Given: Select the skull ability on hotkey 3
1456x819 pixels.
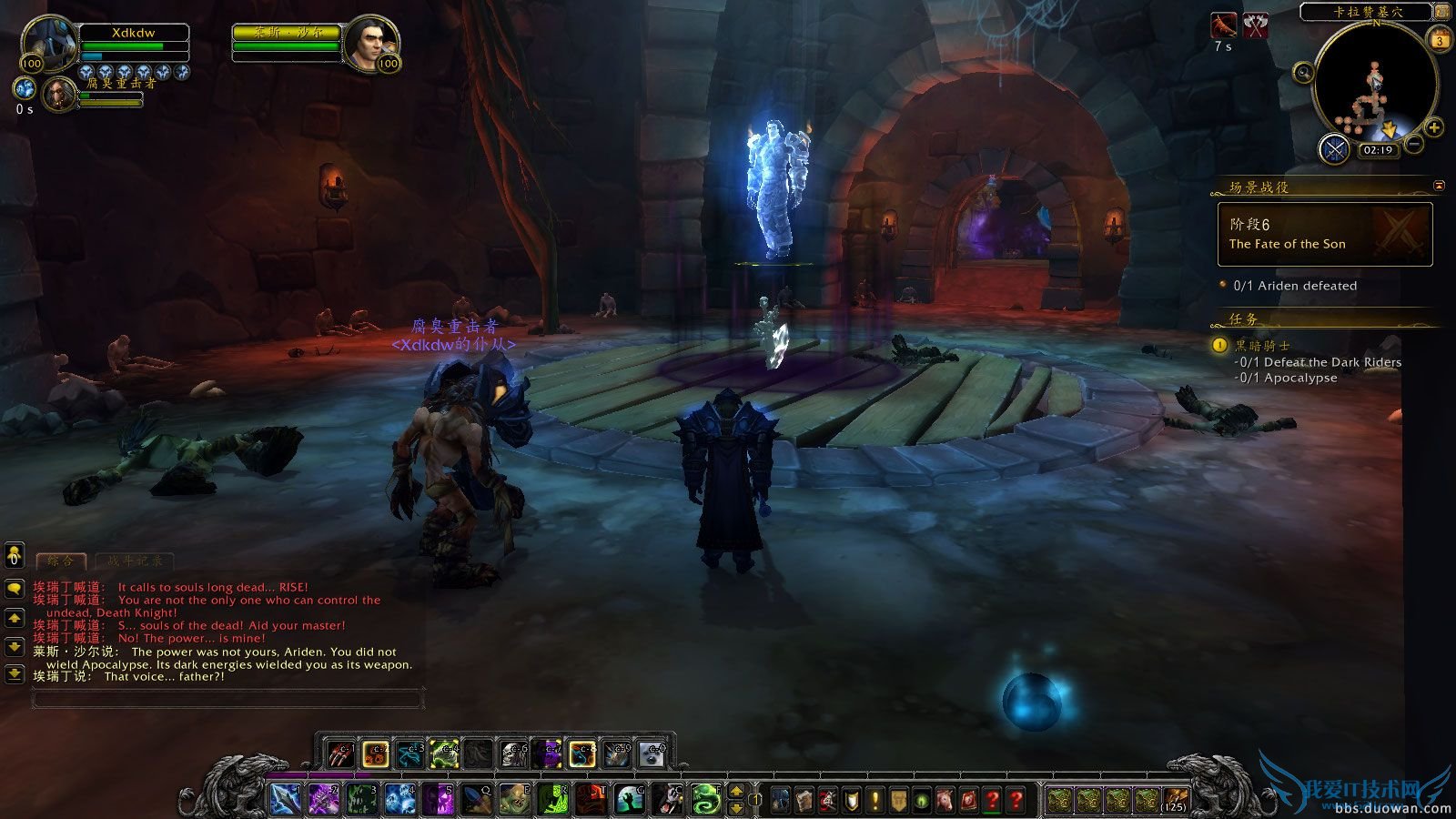Looking at the screenshot, I should pyautogui.click(x=362, y=799).
